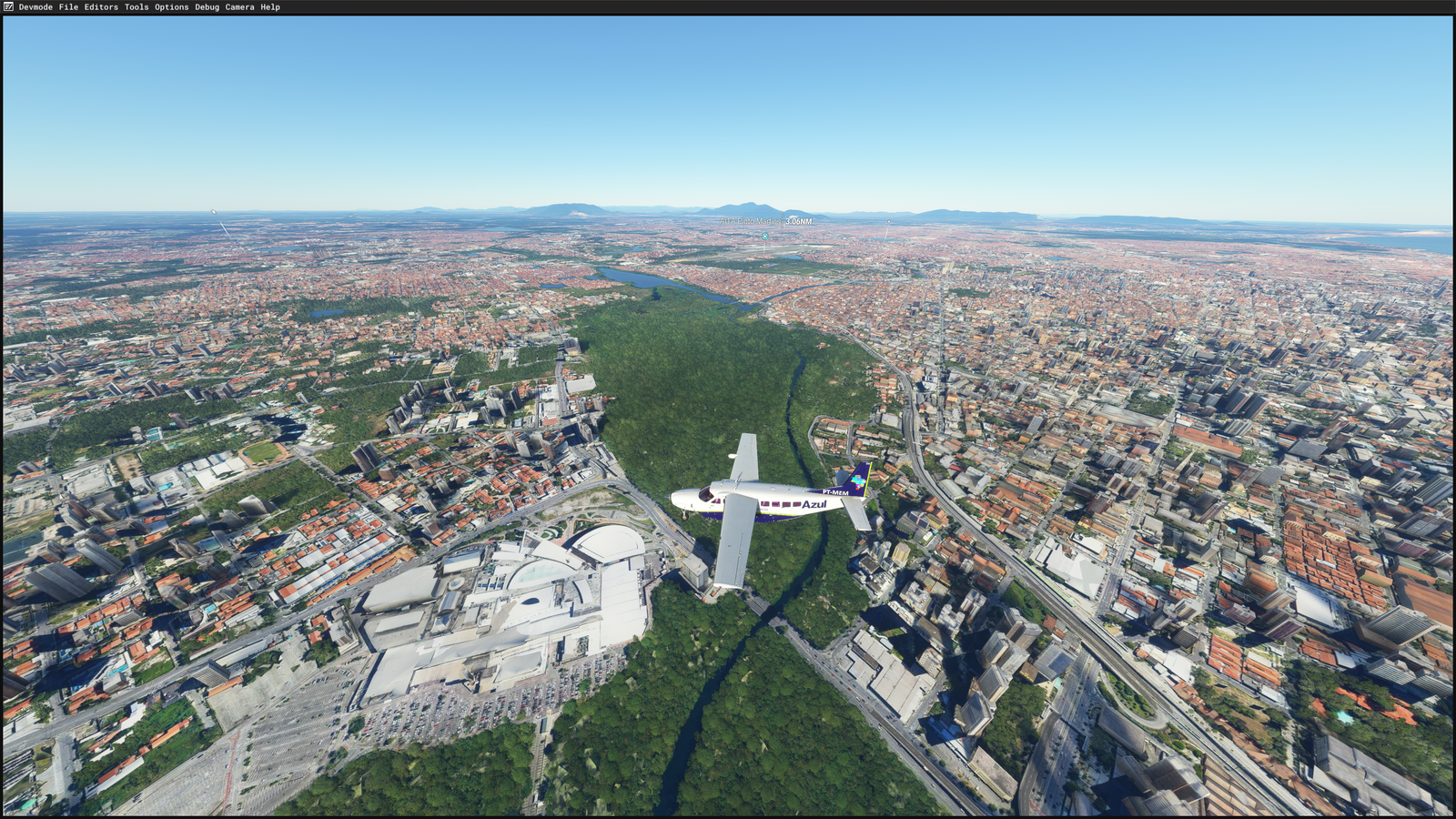1456x819 pixels.
Task: Open the Devmode menu
Action: [35, 7]
